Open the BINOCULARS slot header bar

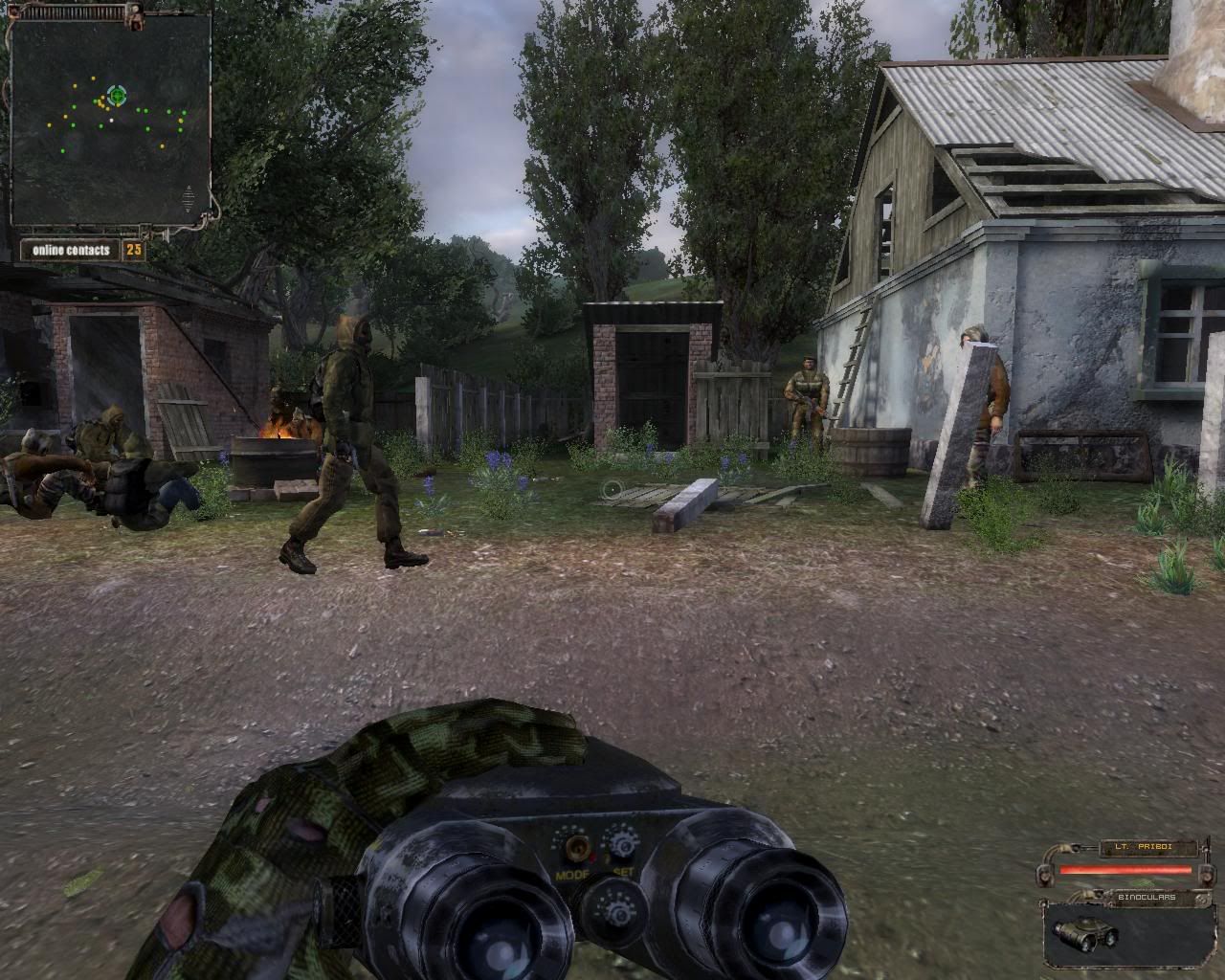point(1146,897)
